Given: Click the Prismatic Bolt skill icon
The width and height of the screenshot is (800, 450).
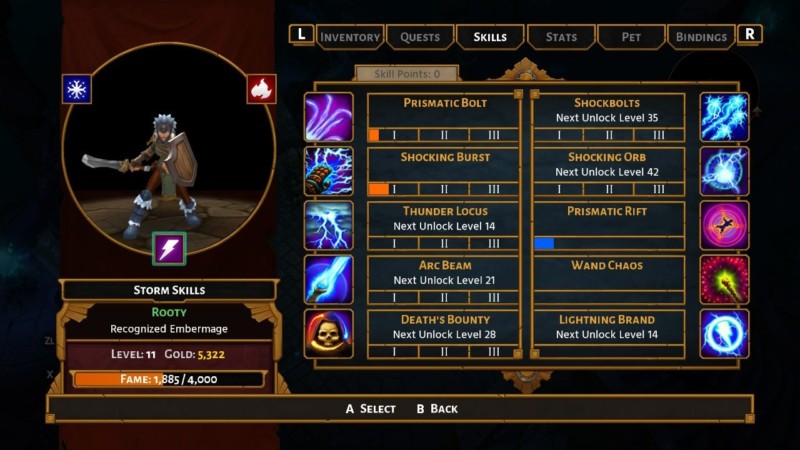Looking at the screenshot, I should [329, 117].
